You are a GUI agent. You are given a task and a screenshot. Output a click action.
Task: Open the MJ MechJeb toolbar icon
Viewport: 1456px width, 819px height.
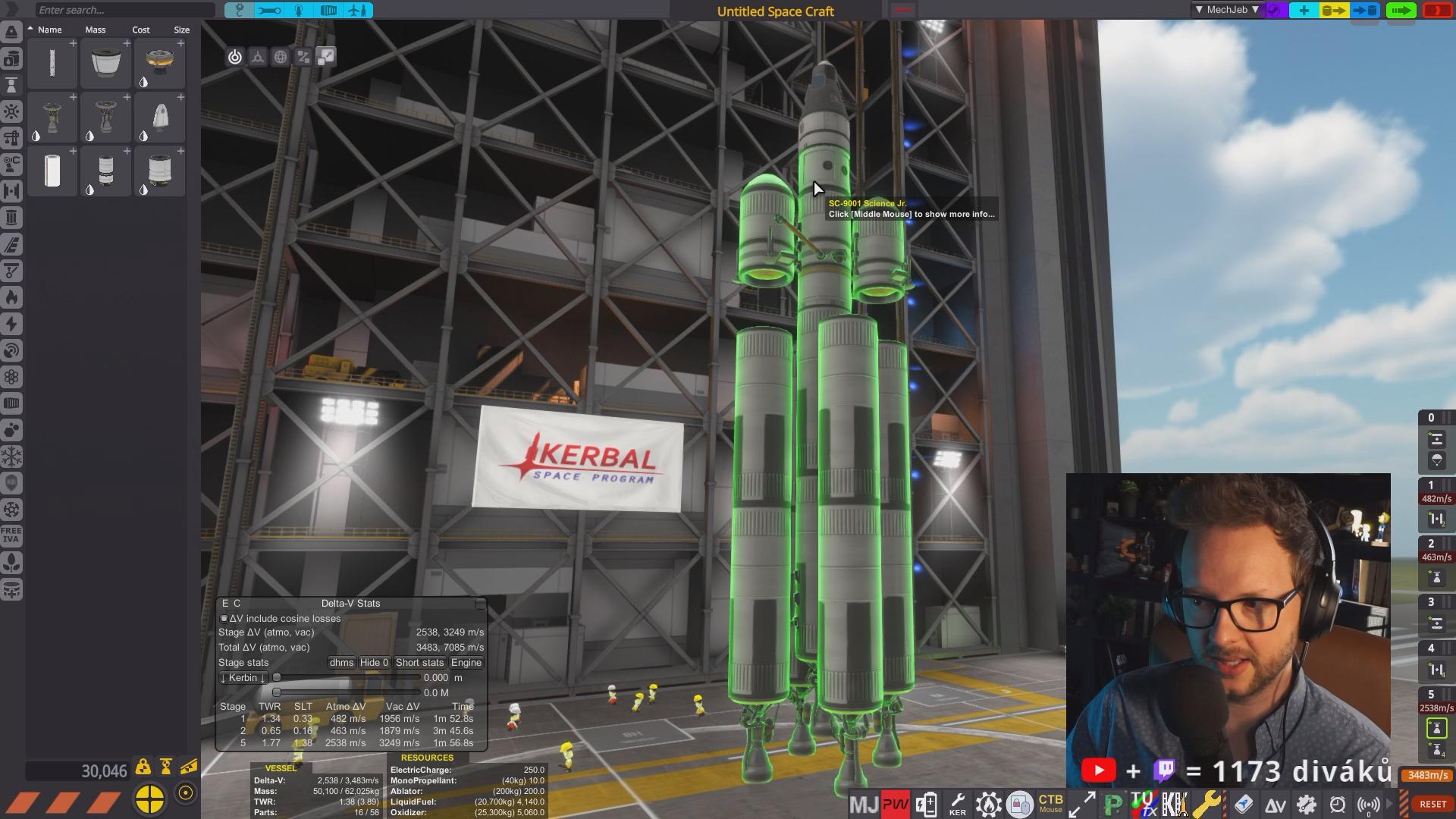click(863, 804)
